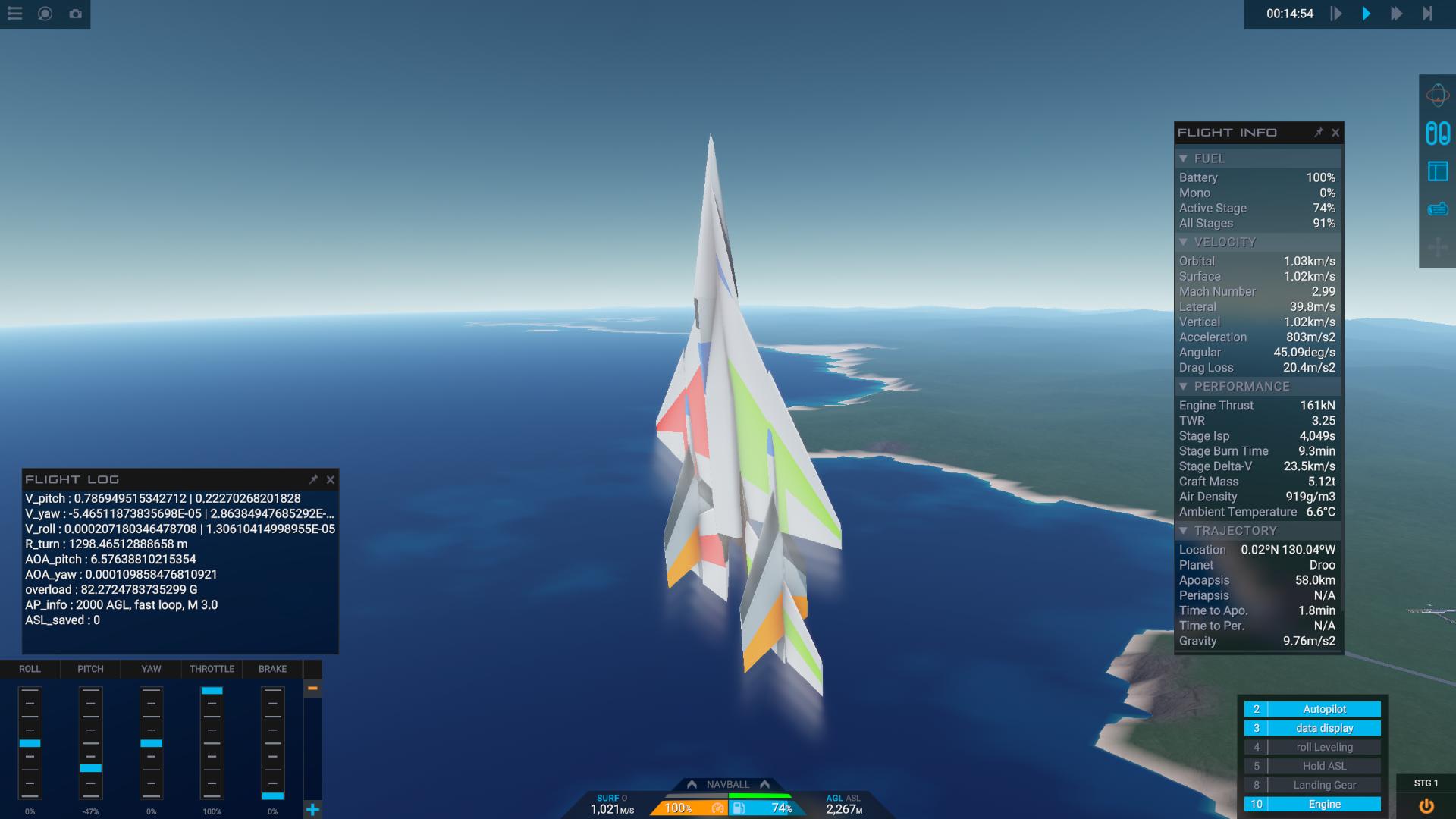
Task: Click the camera screenshot icon
Action: click(75, 14)
